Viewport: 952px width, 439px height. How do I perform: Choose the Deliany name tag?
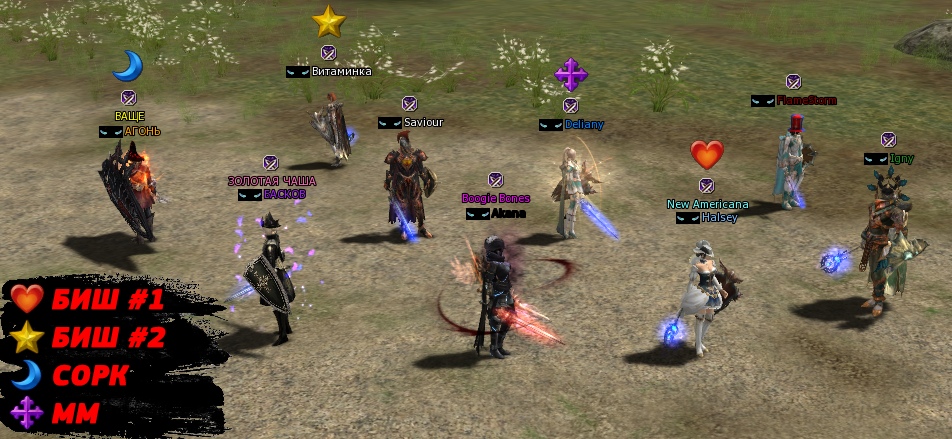pyautogui.click(x=584, y=124)
